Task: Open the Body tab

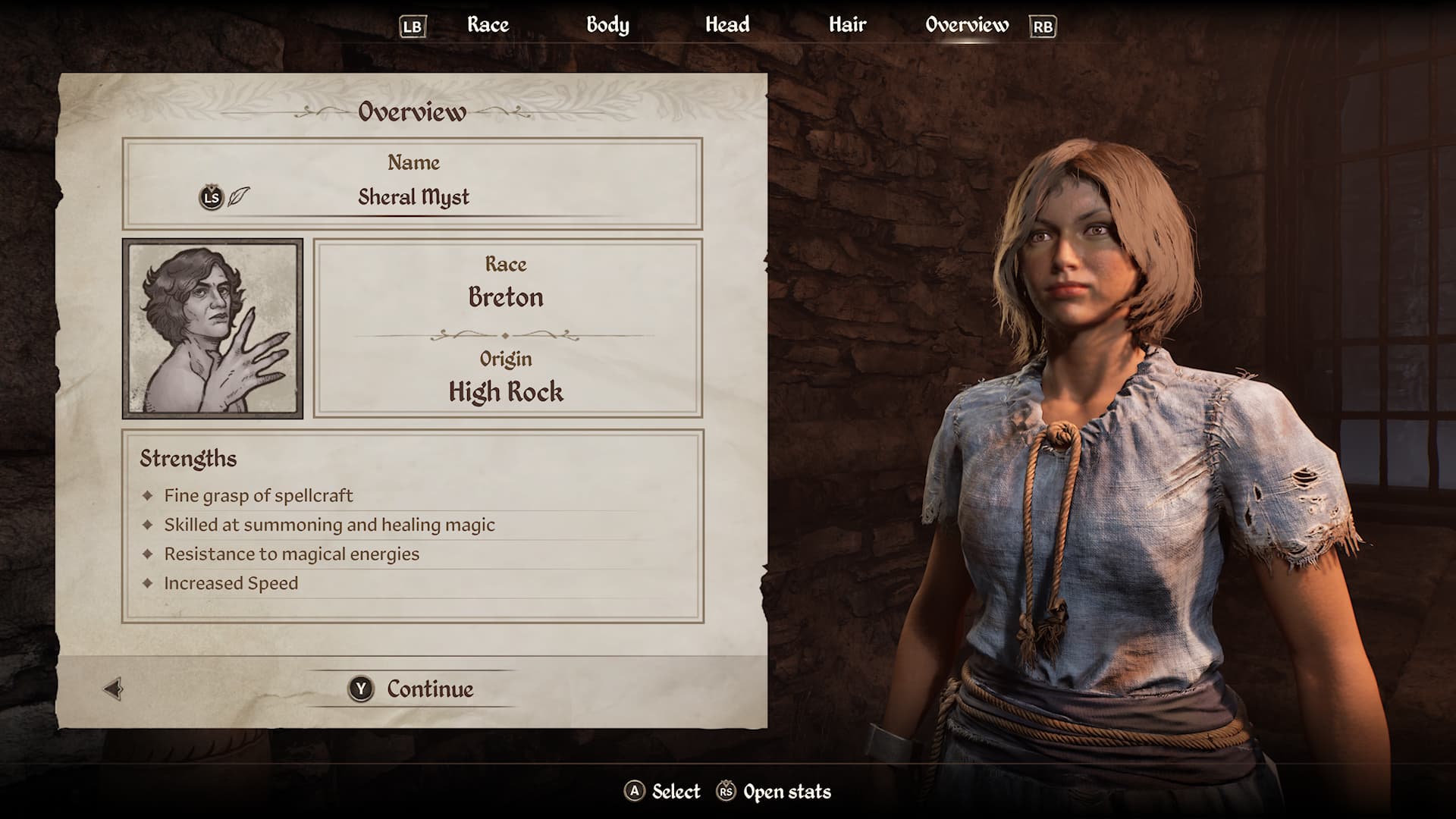Action: pyautogui.click(x=607, y=25)
